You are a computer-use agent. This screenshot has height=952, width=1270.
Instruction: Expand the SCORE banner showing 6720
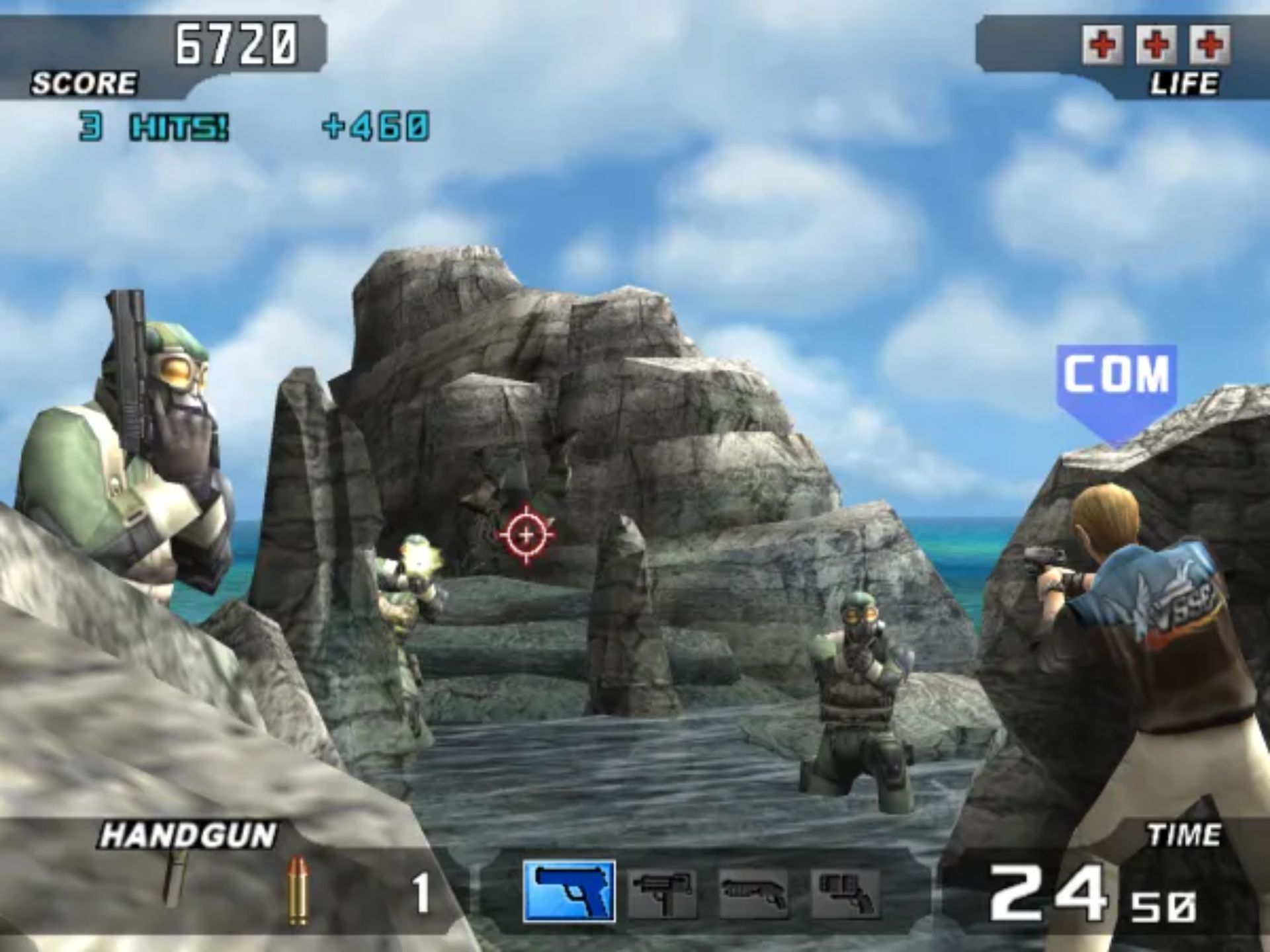(x=235, y=42)
